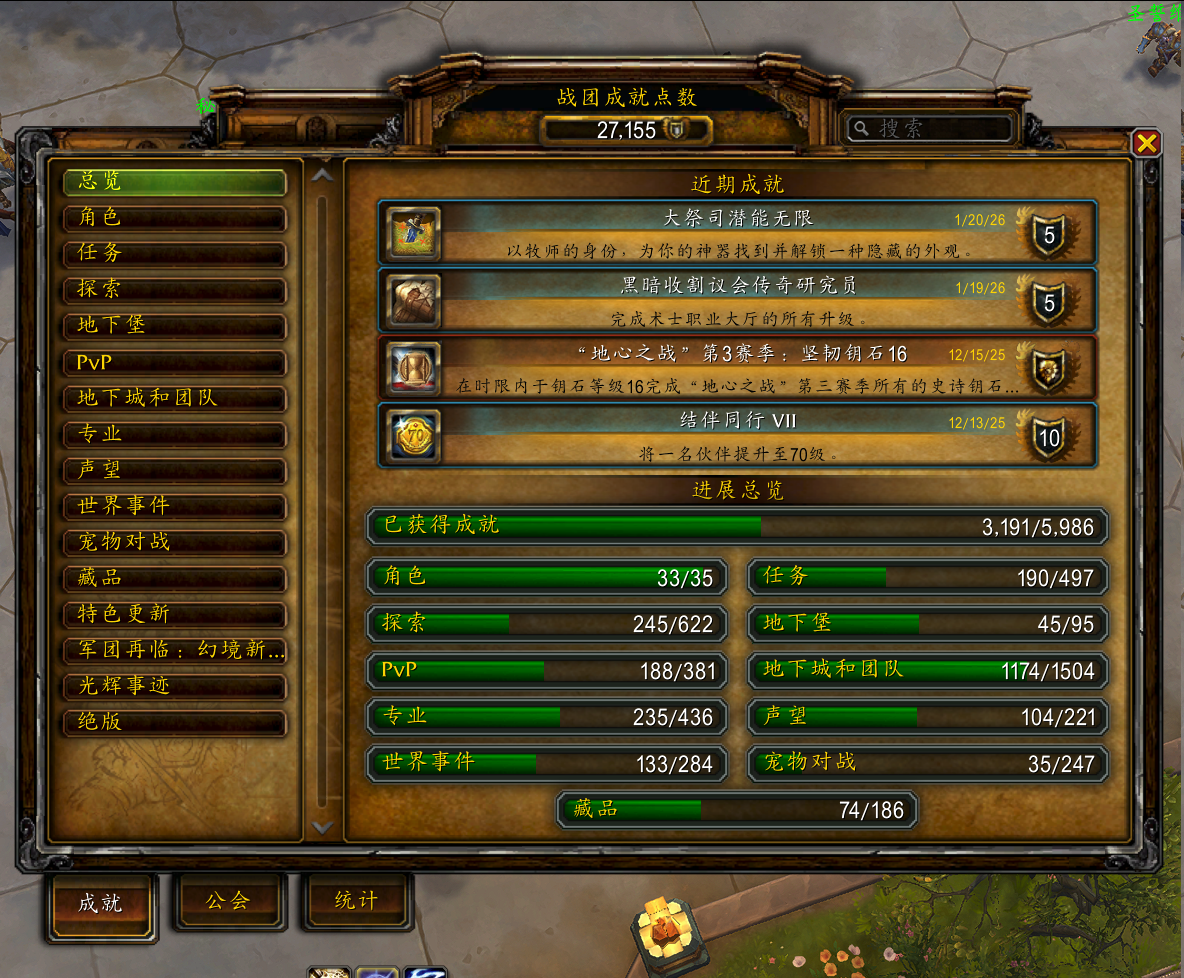Open the 角色 33/35 progress bar
The image size is (1184, 978).
[x=546, y=577]
